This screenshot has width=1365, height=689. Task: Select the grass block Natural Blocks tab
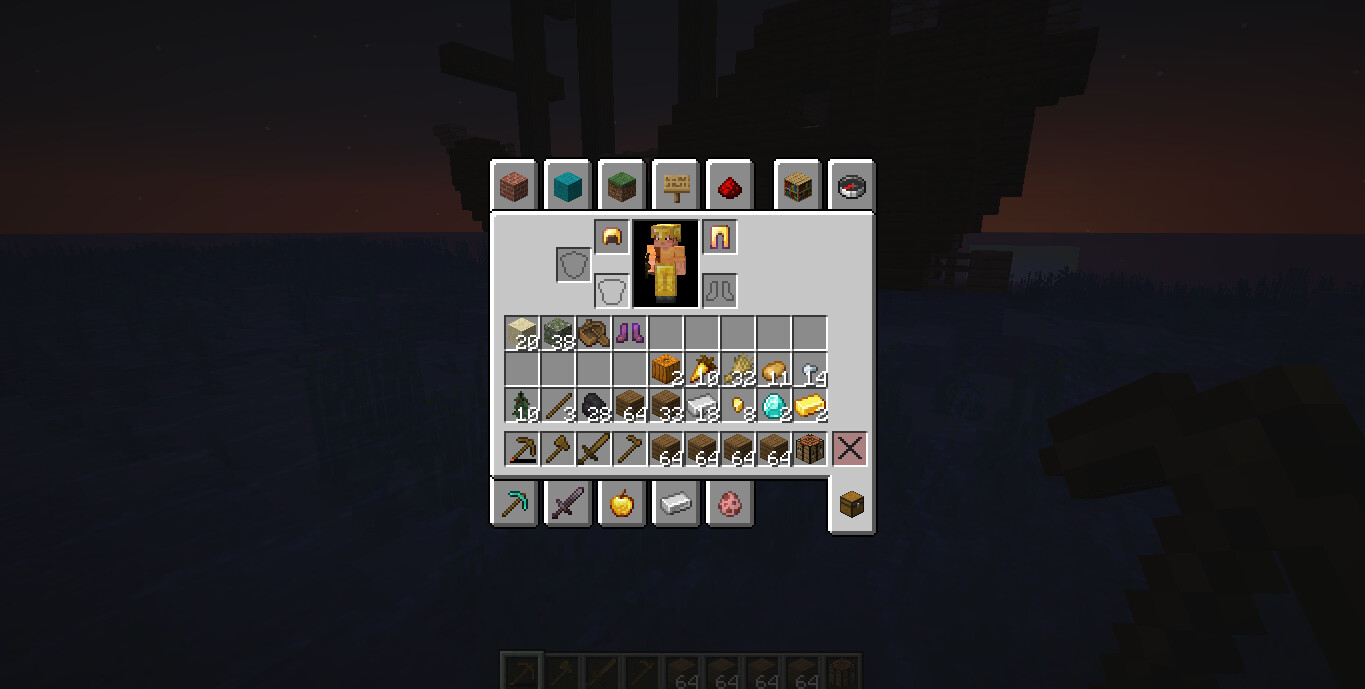point(622,186)
